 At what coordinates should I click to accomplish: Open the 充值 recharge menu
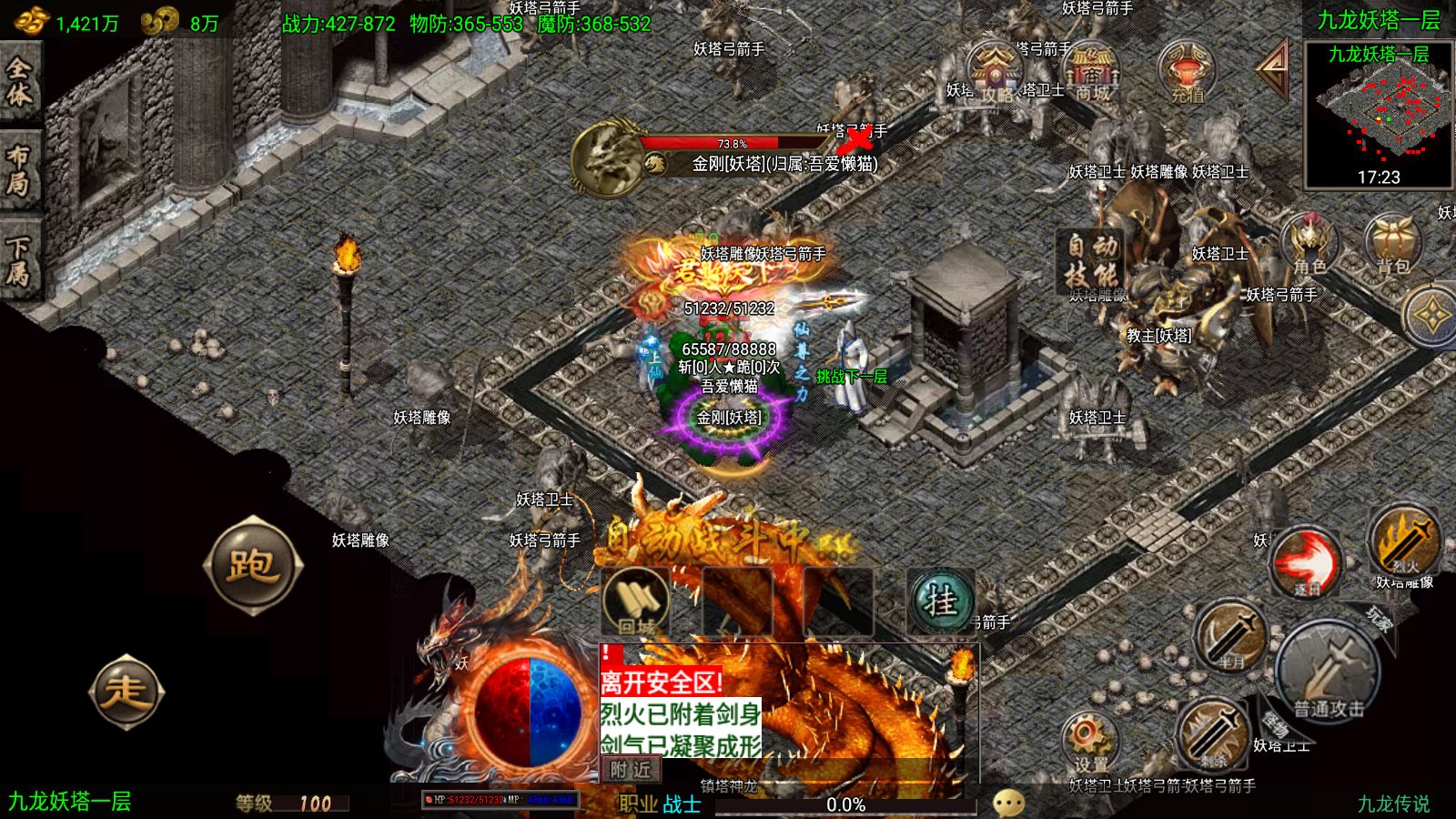(1187, 71)
